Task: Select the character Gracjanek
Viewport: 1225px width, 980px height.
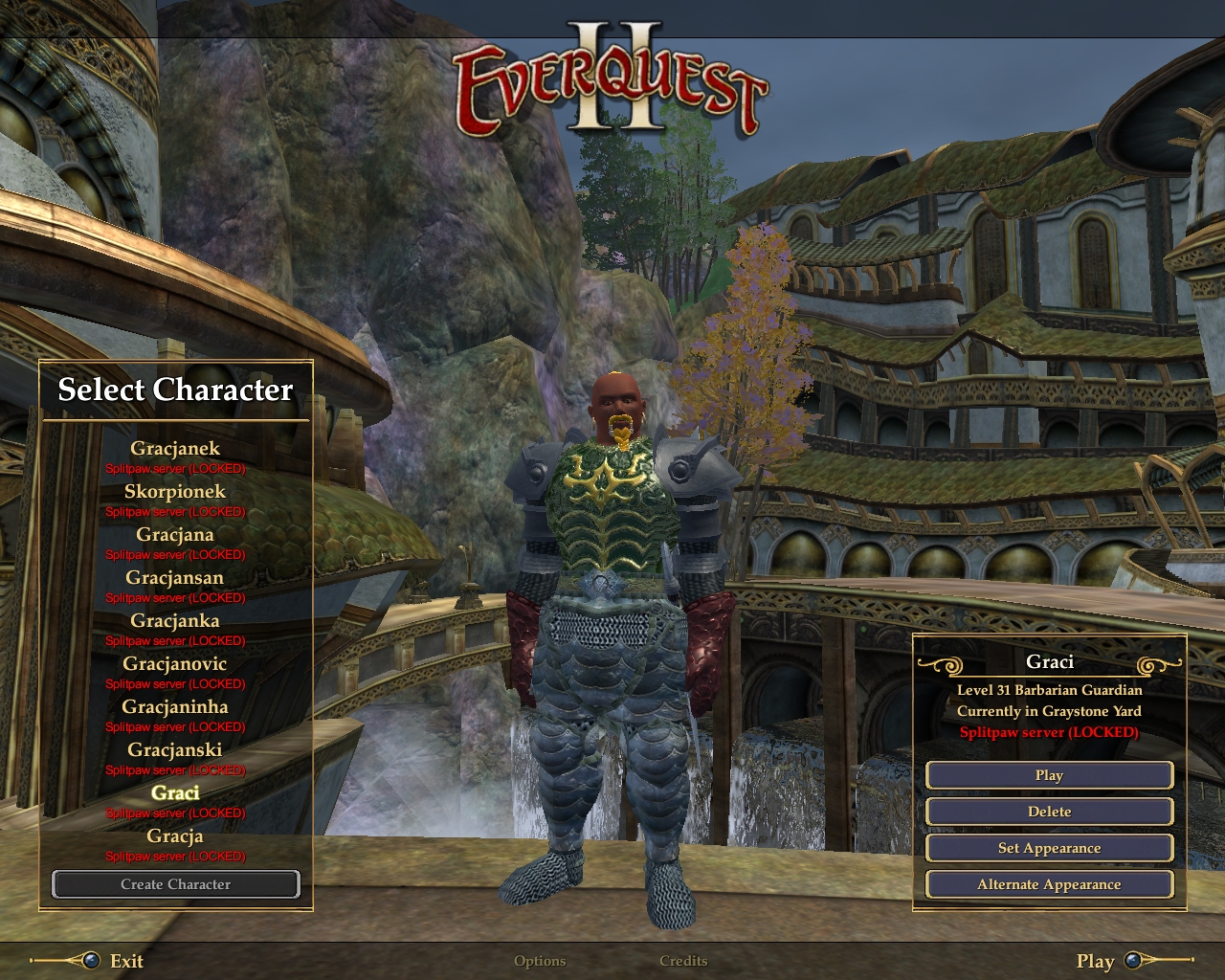Action: (175, 449)
